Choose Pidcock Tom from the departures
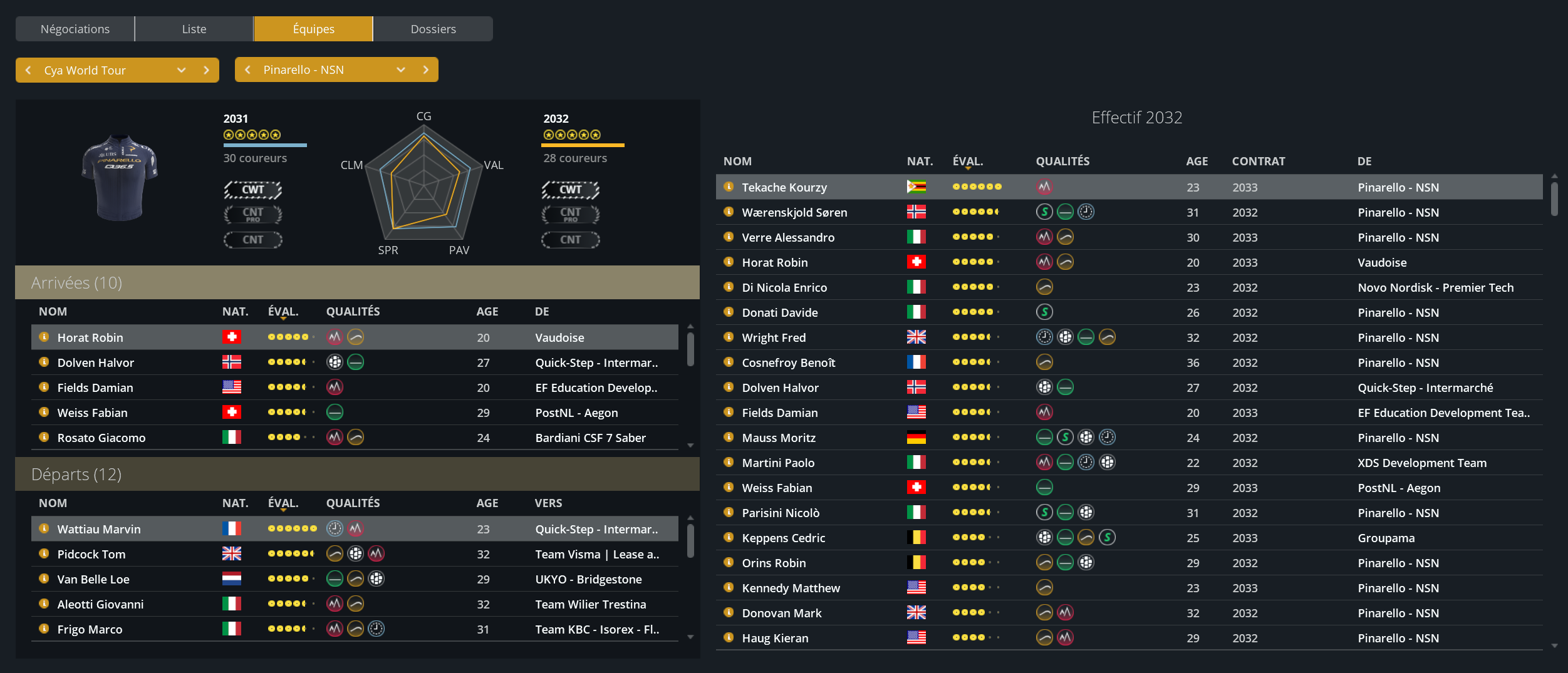Image resolution: width=1568 pixels, height=673 pixels. (x=91, y=554)
